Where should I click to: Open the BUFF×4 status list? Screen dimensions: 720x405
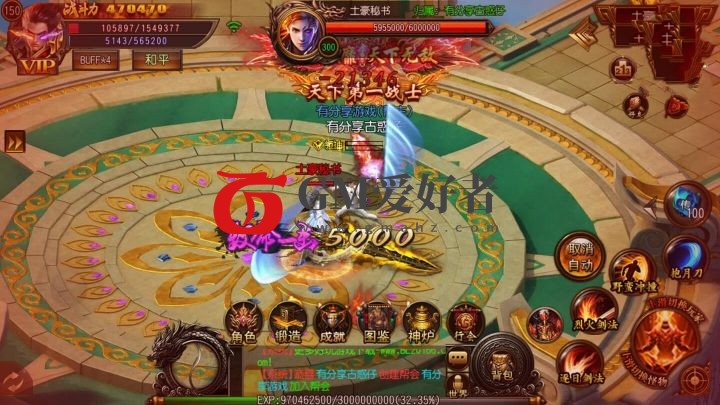pos(96,59)
